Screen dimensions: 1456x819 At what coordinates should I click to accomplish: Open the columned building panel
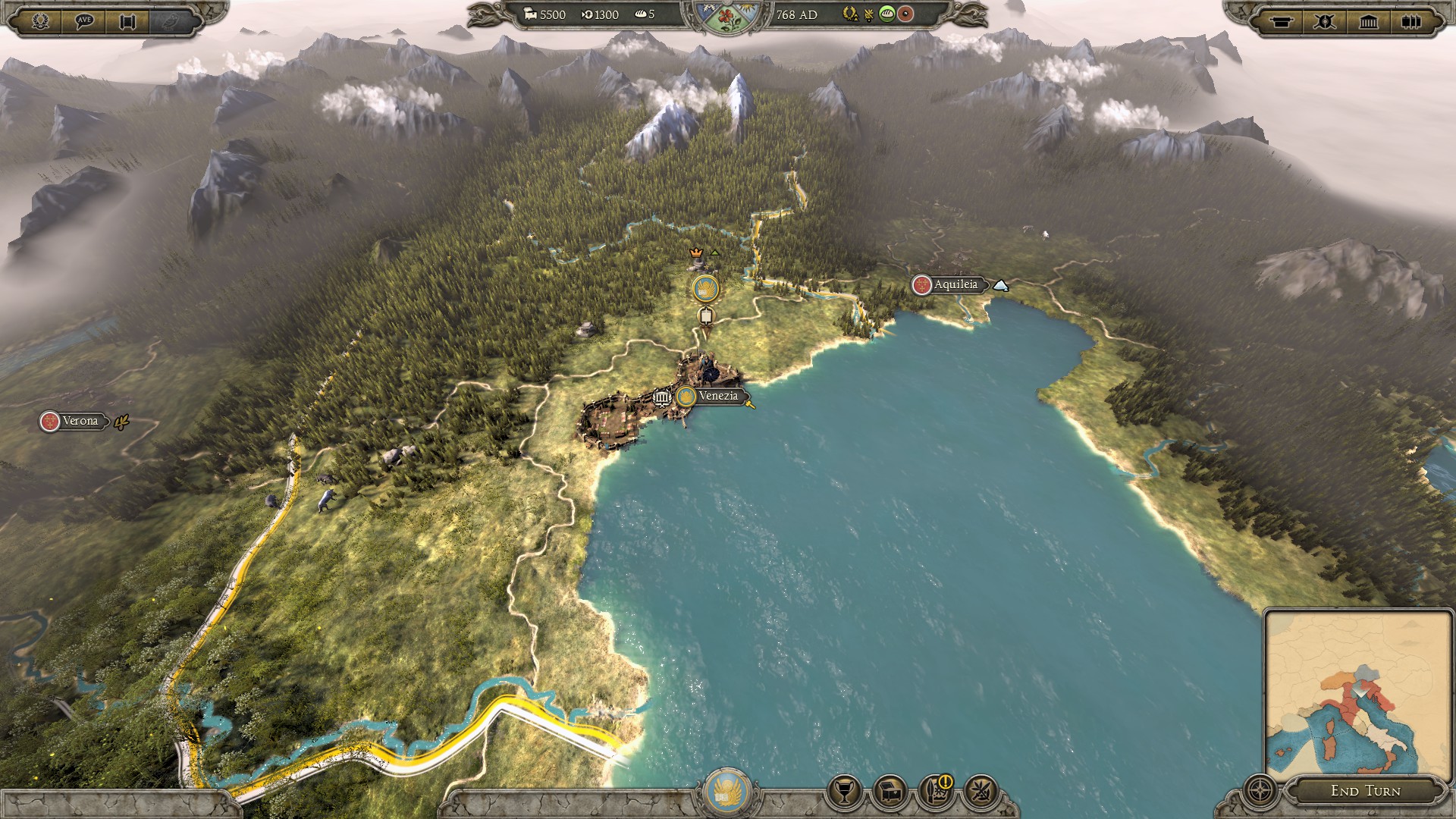(x=1368, y=21)
